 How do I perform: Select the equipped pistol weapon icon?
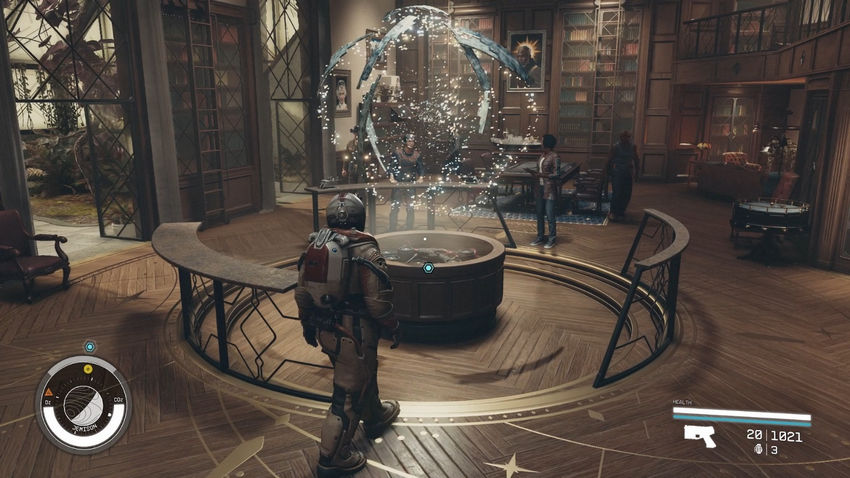coord(700,435)
